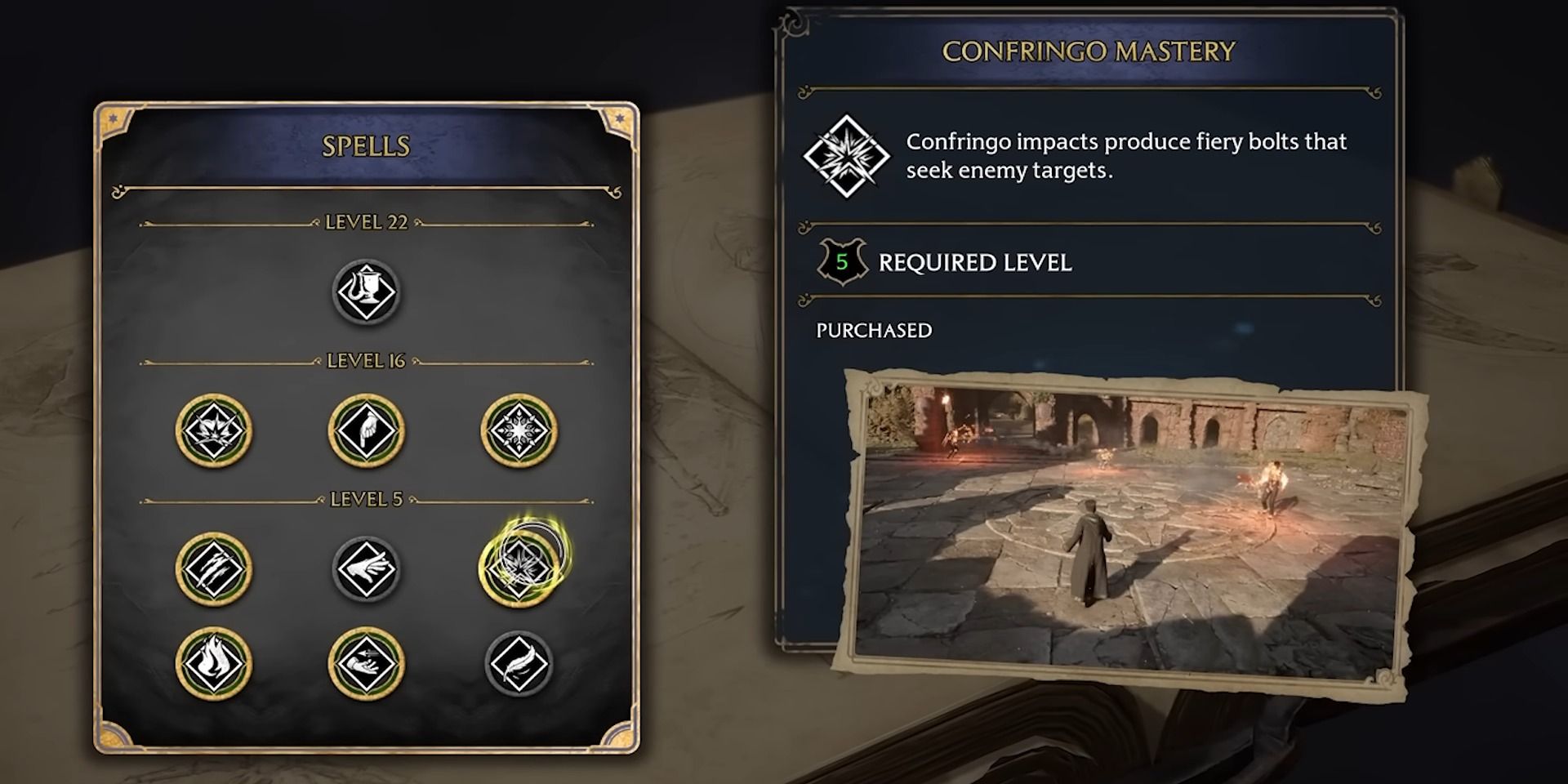Expand the LEVEL 22 section header
The image size is (1568, 784).
pos(365,222)
